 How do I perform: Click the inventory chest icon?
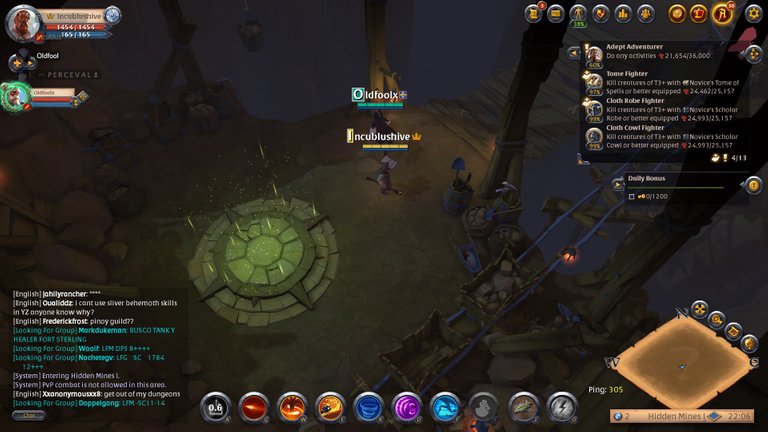[x=556, y=13]
